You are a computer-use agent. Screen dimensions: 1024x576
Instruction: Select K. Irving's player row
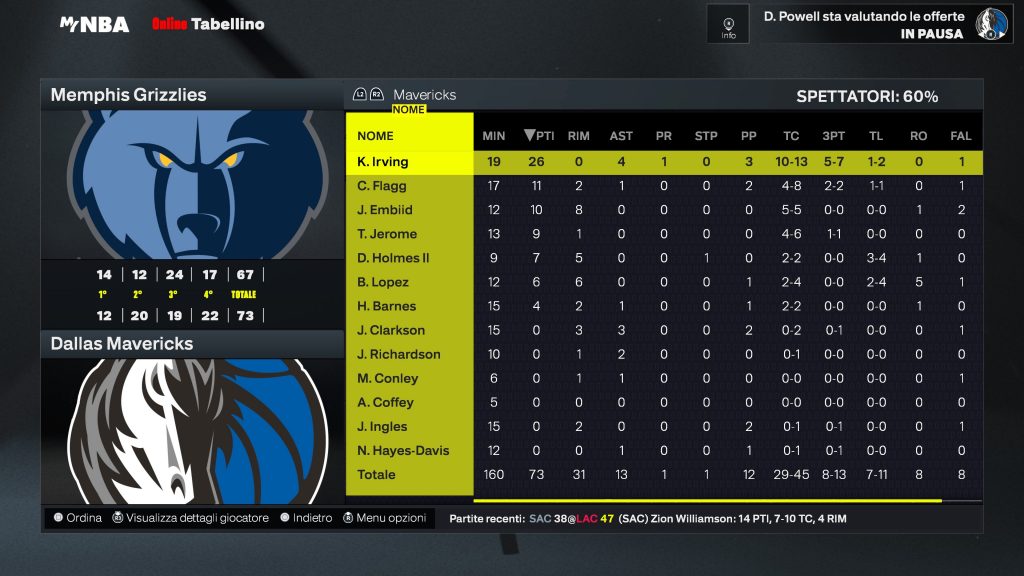tap(383, 162)
